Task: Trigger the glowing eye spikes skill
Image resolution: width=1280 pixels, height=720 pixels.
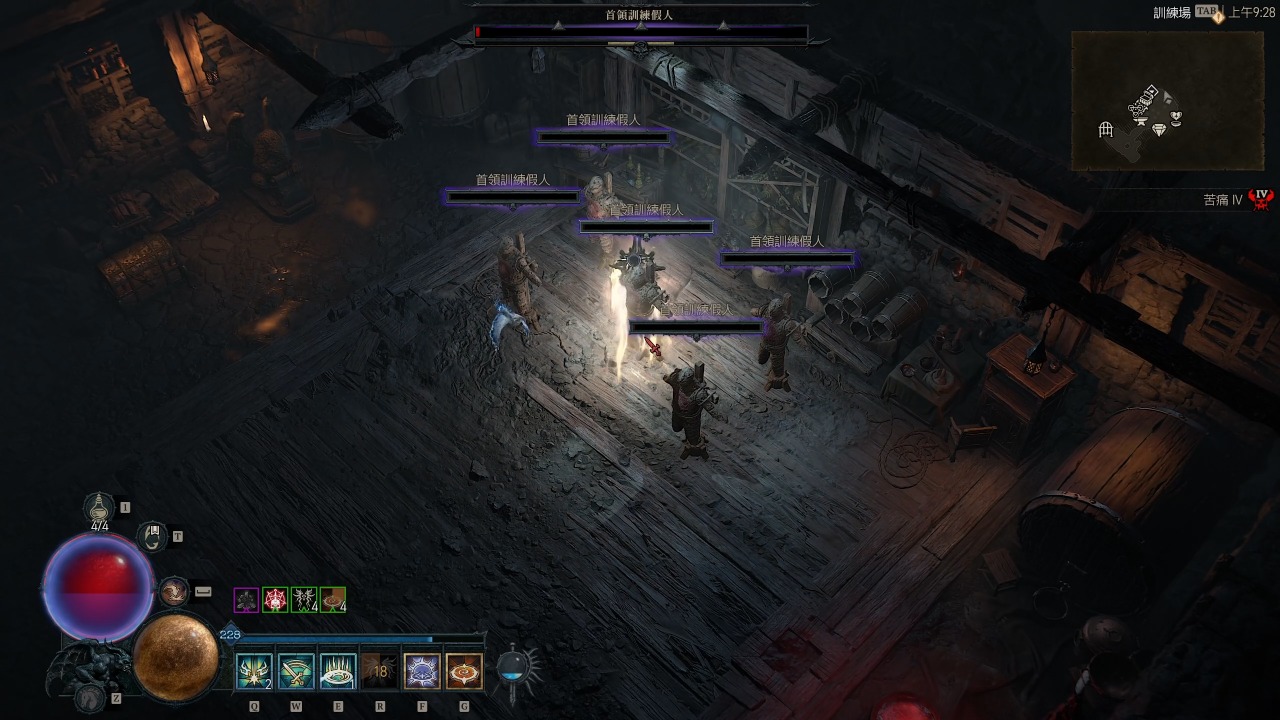Action: [338, 671]
